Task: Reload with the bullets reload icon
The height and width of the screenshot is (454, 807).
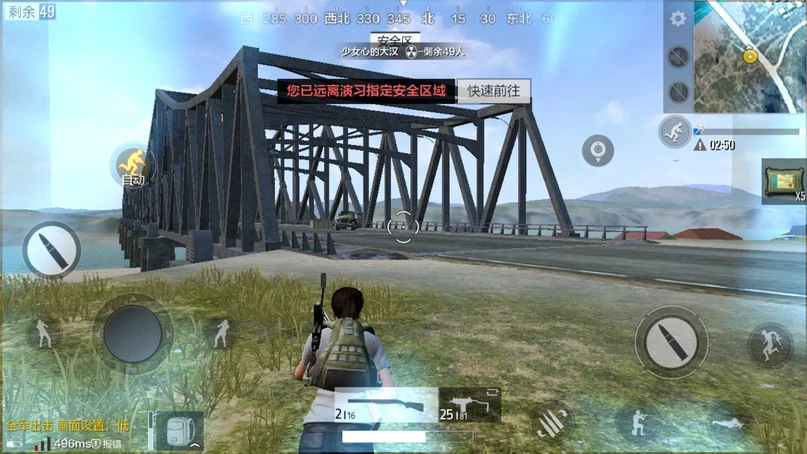Action: coord(550,421)
